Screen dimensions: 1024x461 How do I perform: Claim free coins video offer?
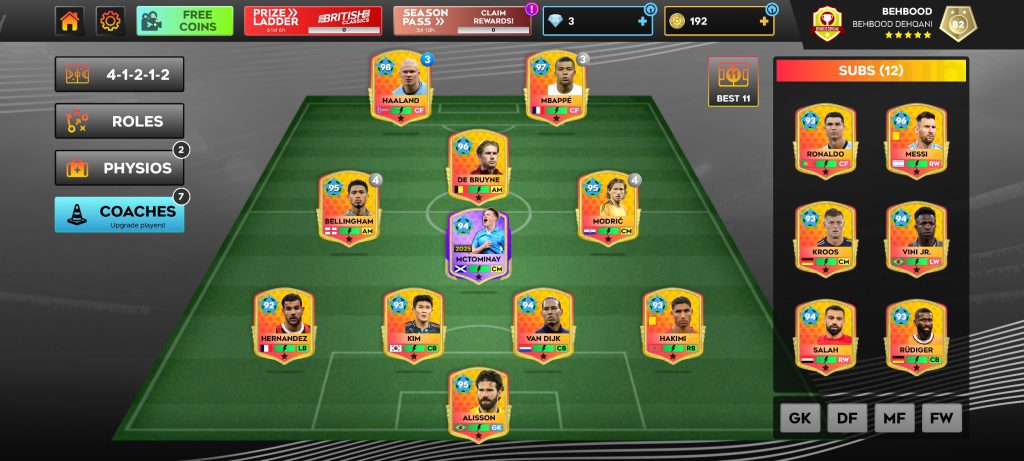point(185,21)
